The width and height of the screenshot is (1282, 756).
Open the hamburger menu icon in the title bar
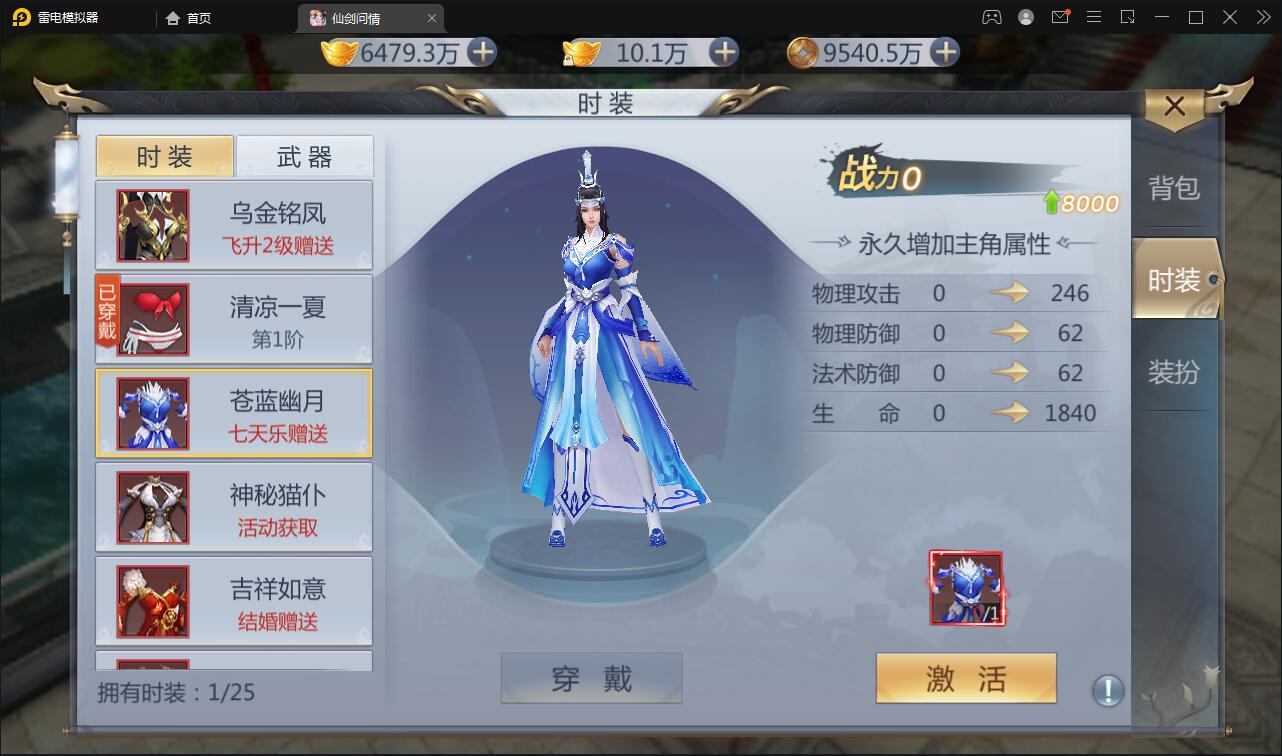(1095, 17)
